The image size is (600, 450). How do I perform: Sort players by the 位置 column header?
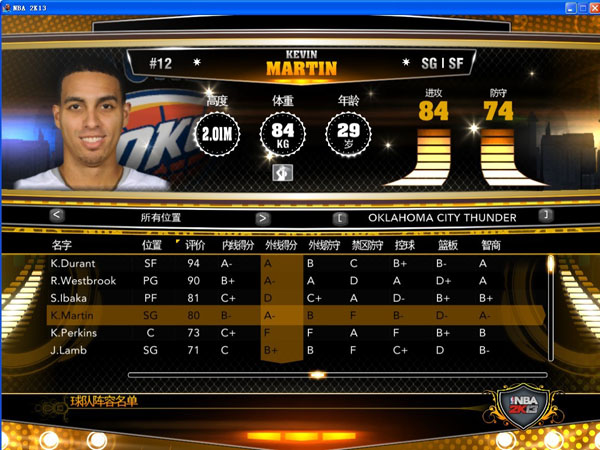(152, 245)
